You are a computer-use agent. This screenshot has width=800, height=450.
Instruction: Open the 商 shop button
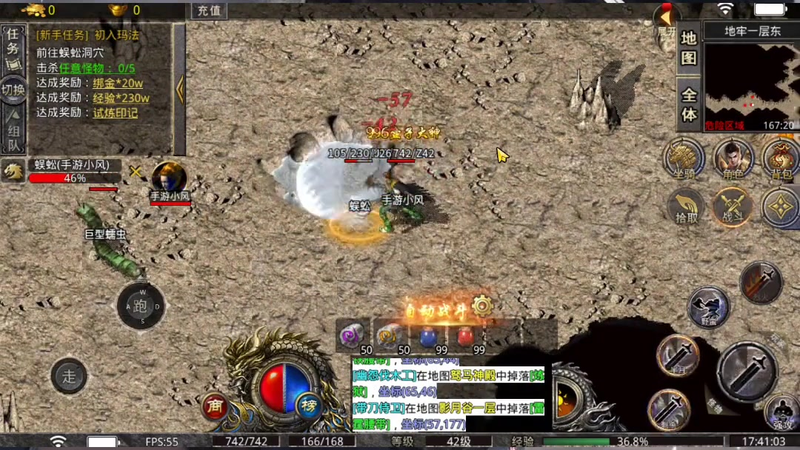coord(214,405)
